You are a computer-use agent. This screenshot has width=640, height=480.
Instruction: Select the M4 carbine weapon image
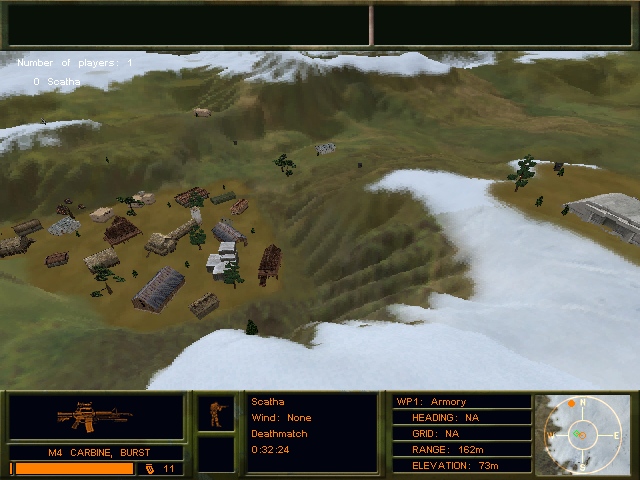95,416
